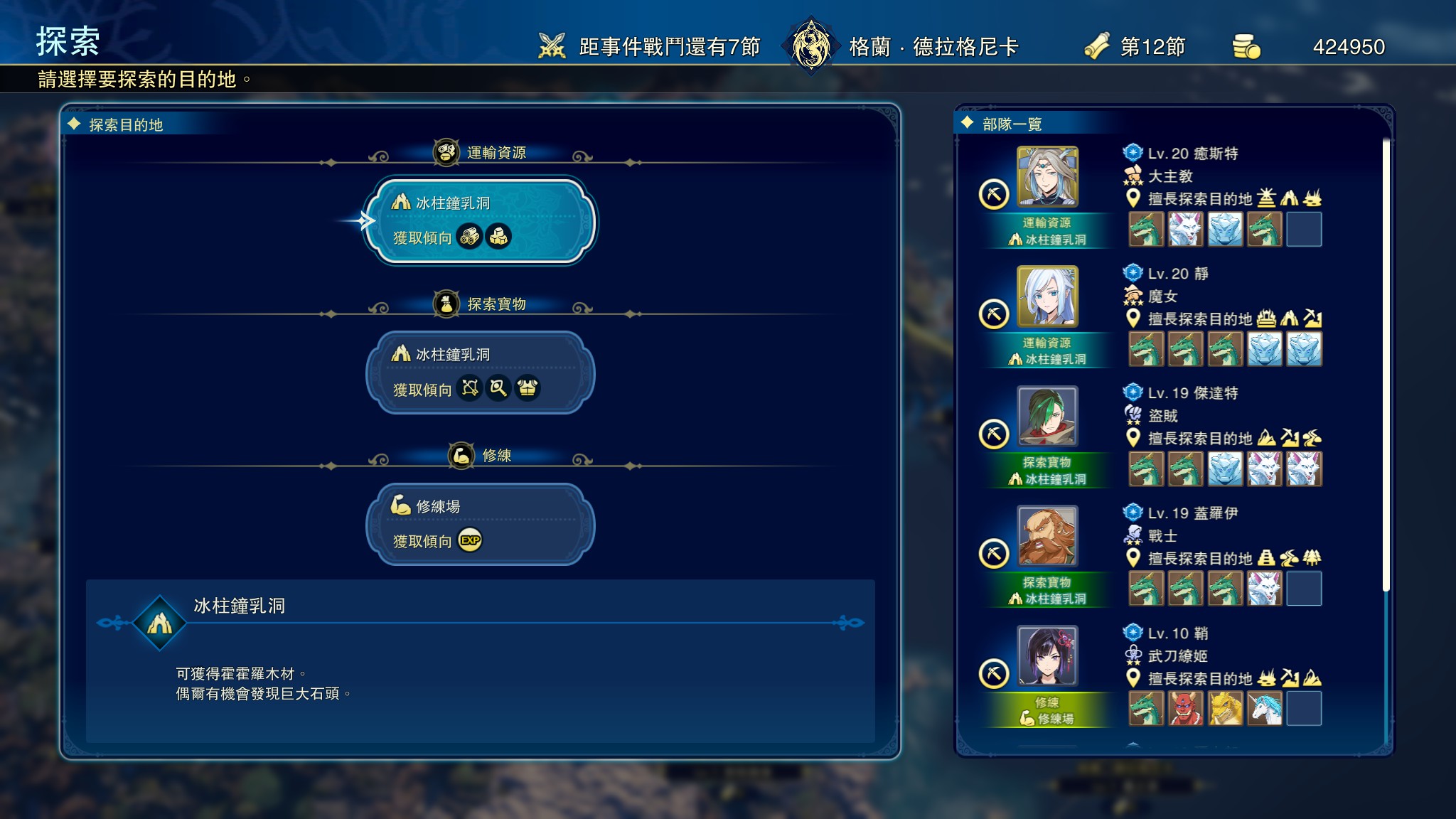The width and height of the screenshot is (1456, 819).
Task: Open 靜's 運輸資源 assignment label
Action: click(1047, 351)
